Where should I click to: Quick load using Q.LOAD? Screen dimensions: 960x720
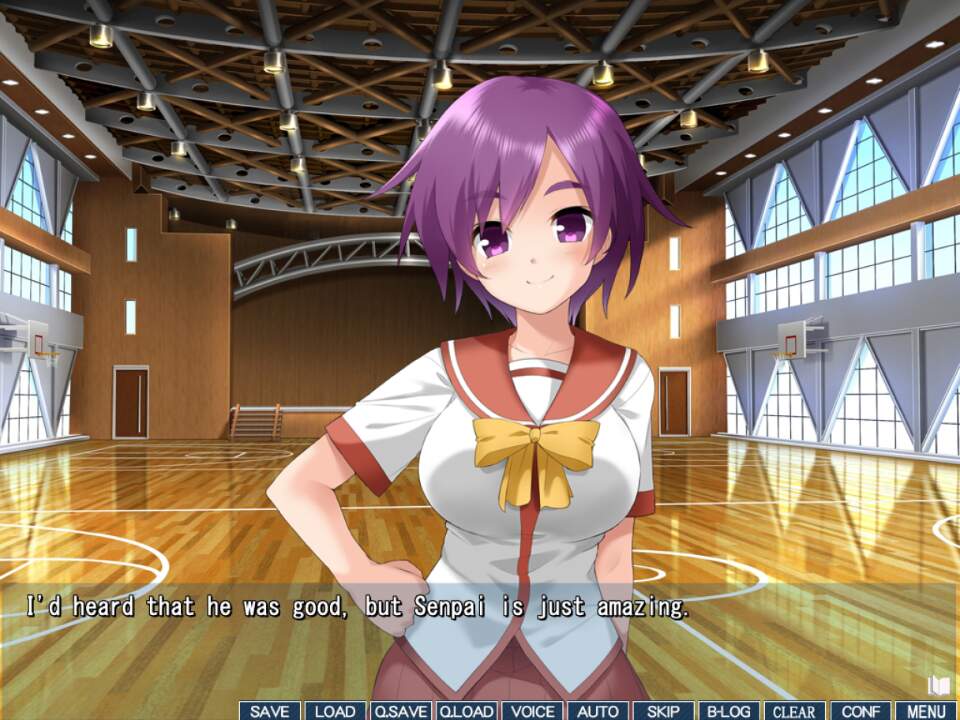tap(466, 711)
